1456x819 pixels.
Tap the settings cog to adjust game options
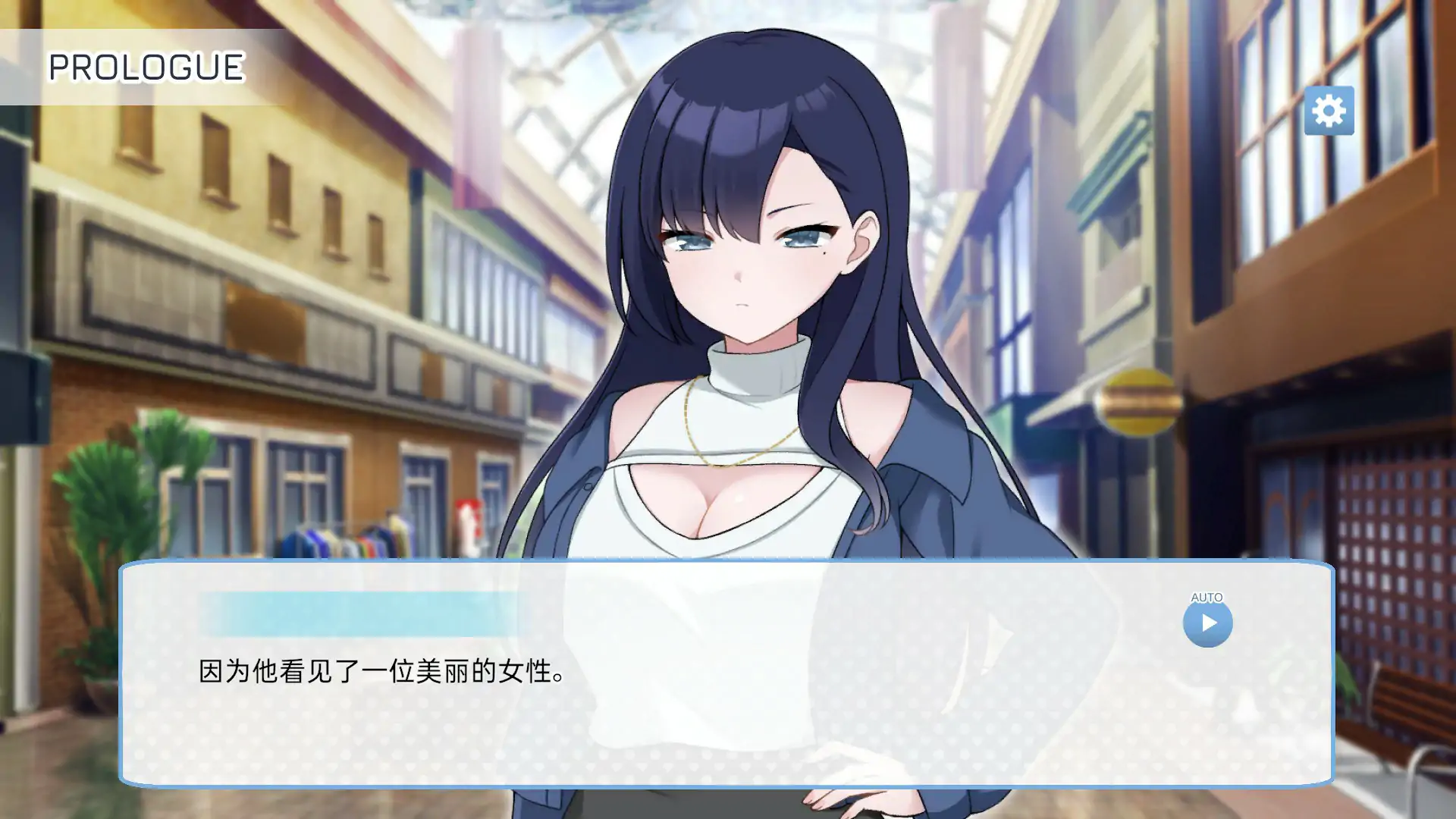1329,111
